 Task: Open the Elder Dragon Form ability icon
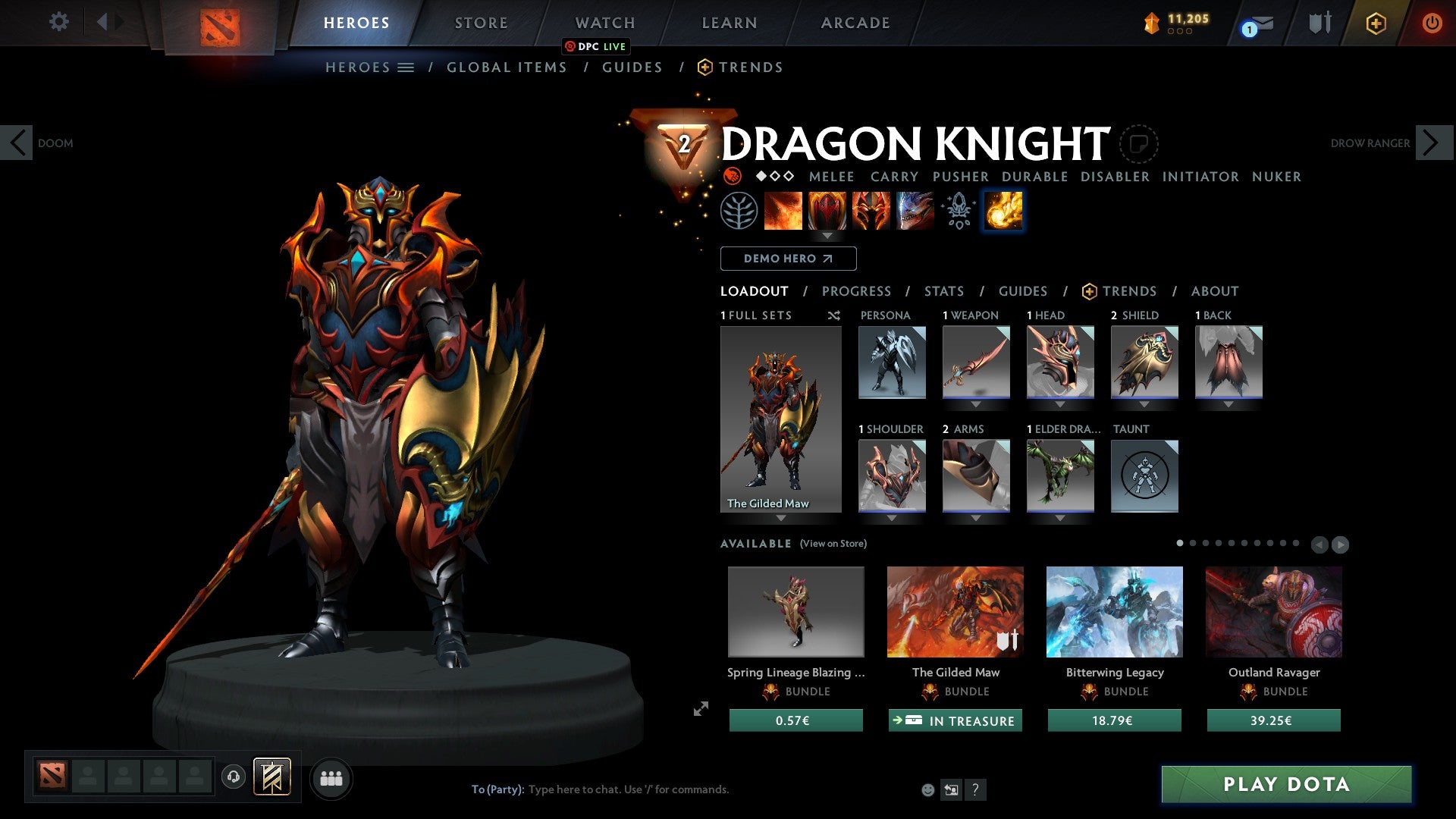click(915, 211)
